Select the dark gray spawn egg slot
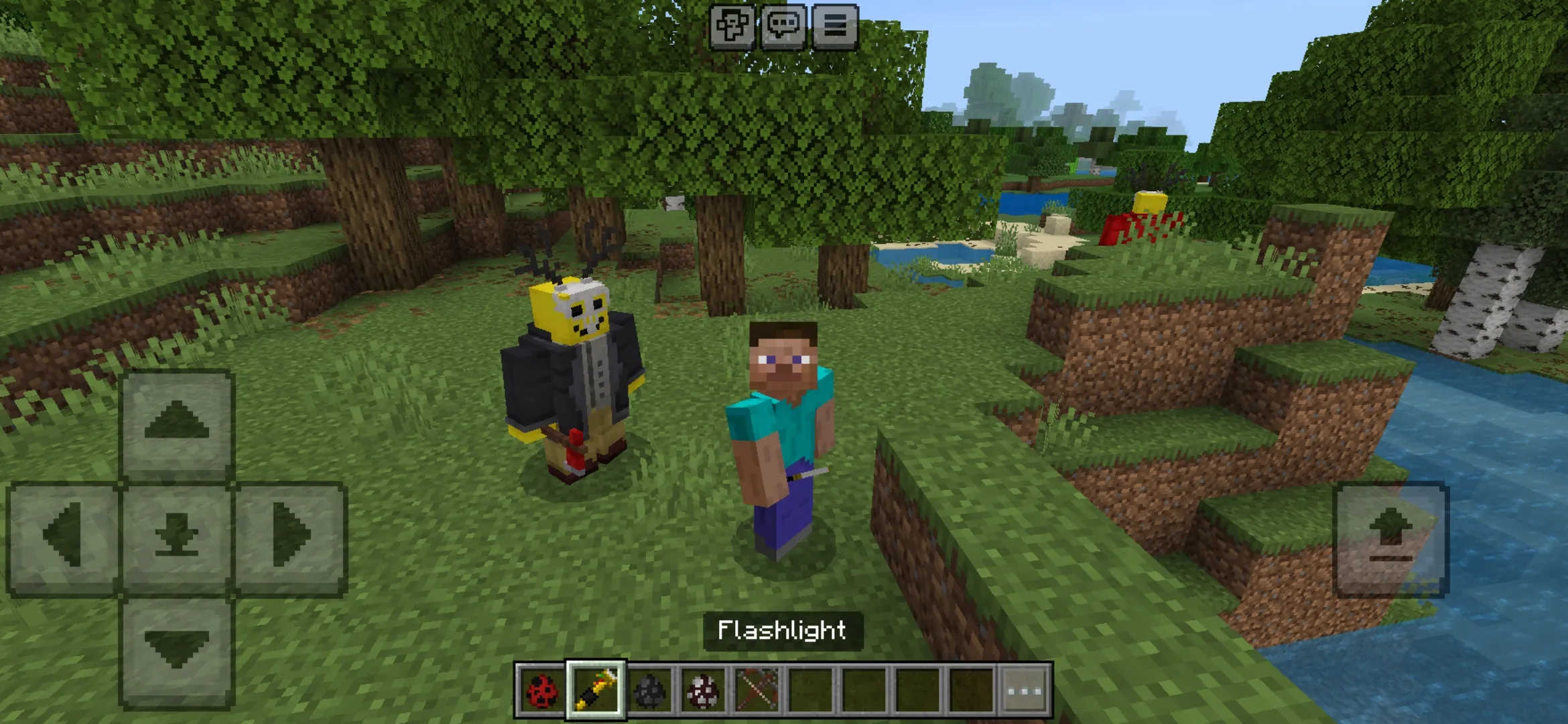1568x724 pixels. pos(649,690)
